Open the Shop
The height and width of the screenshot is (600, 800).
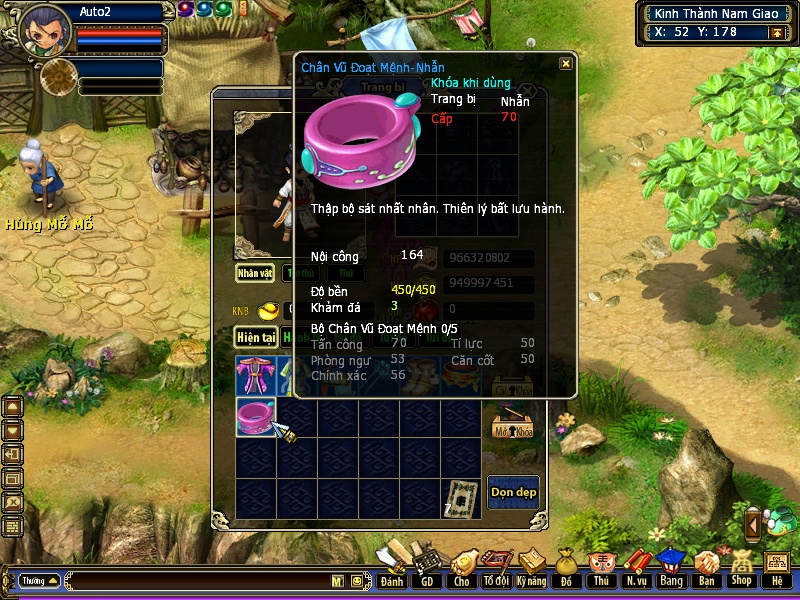741,568
